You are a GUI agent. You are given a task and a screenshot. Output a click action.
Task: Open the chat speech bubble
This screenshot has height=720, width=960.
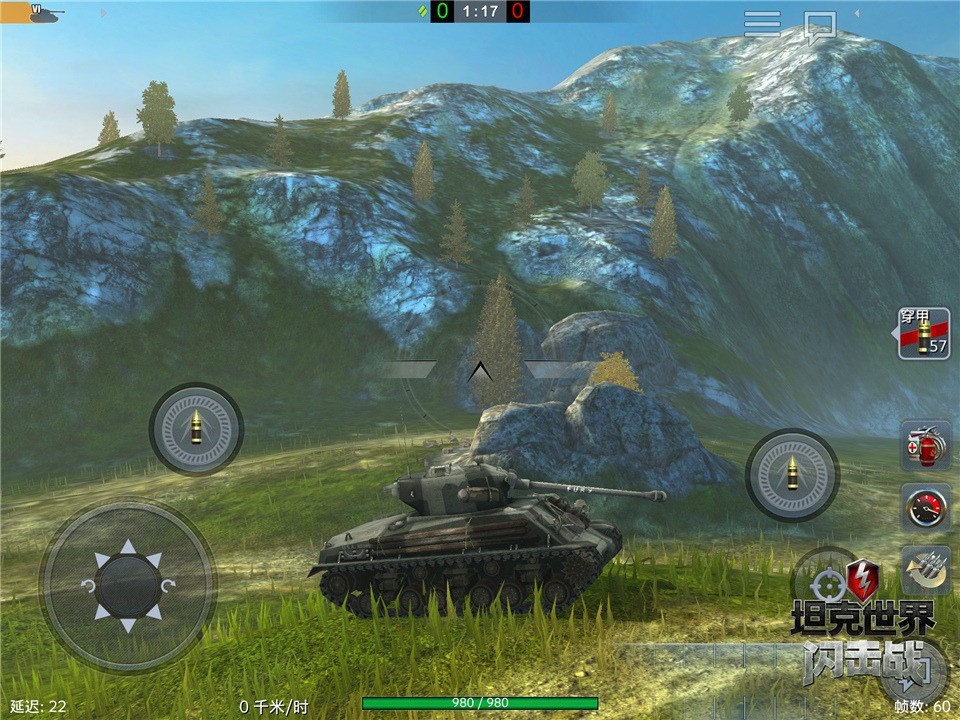tap(820, 25)
